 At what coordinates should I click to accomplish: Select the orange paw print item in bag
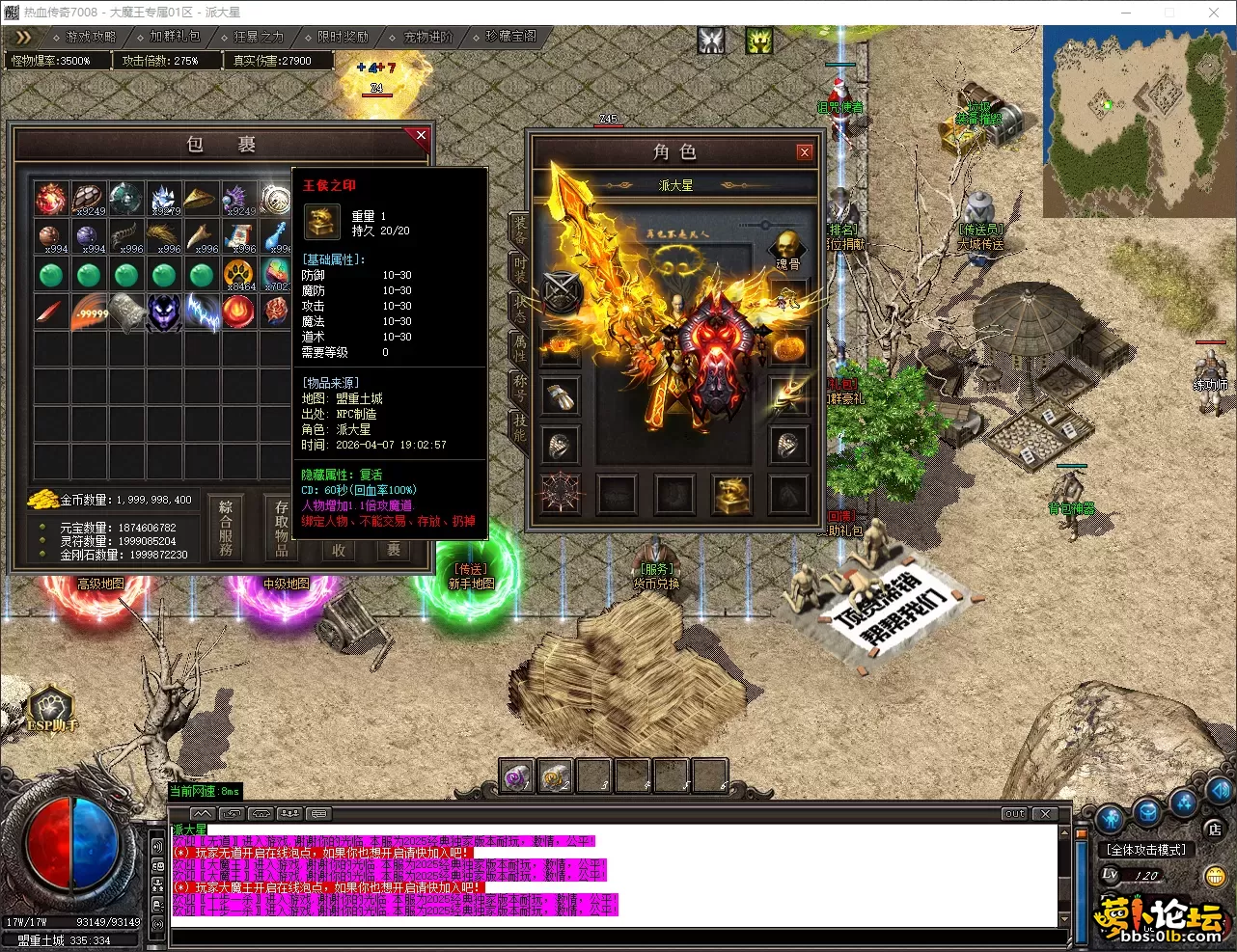(238, 275)
